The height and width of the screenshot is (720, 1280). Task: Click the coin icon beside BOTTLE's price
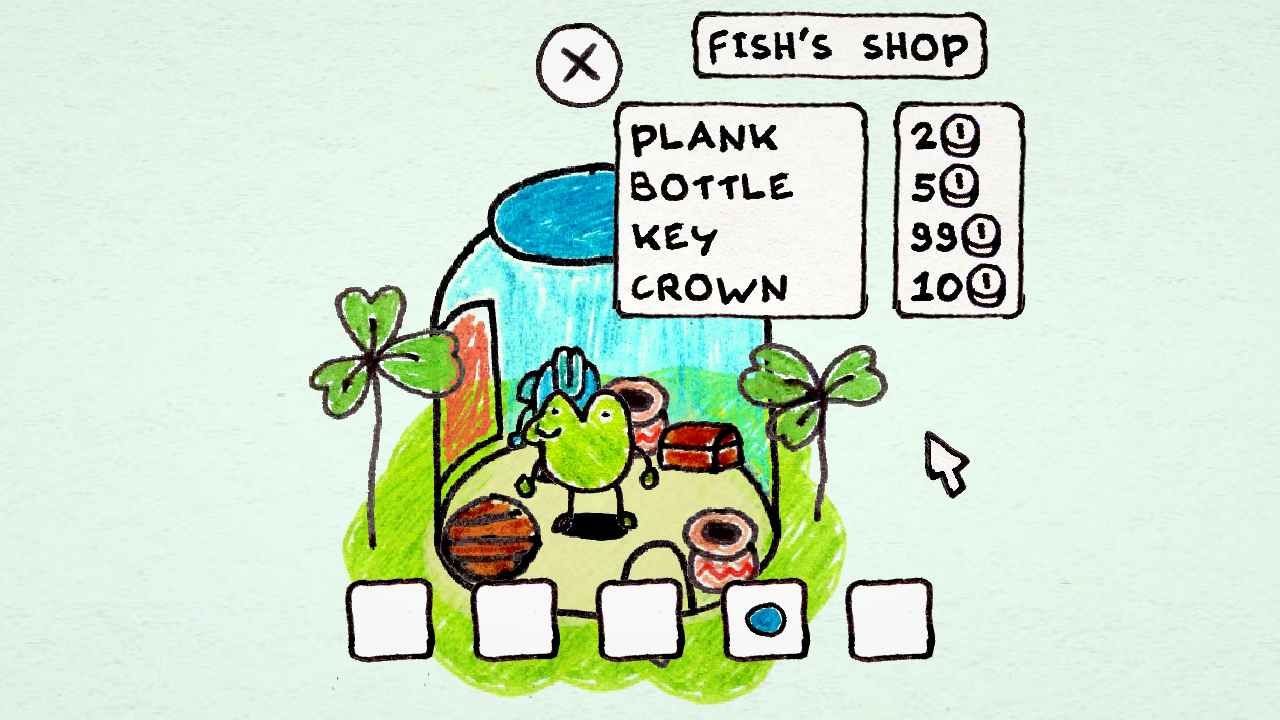(958, 186)
